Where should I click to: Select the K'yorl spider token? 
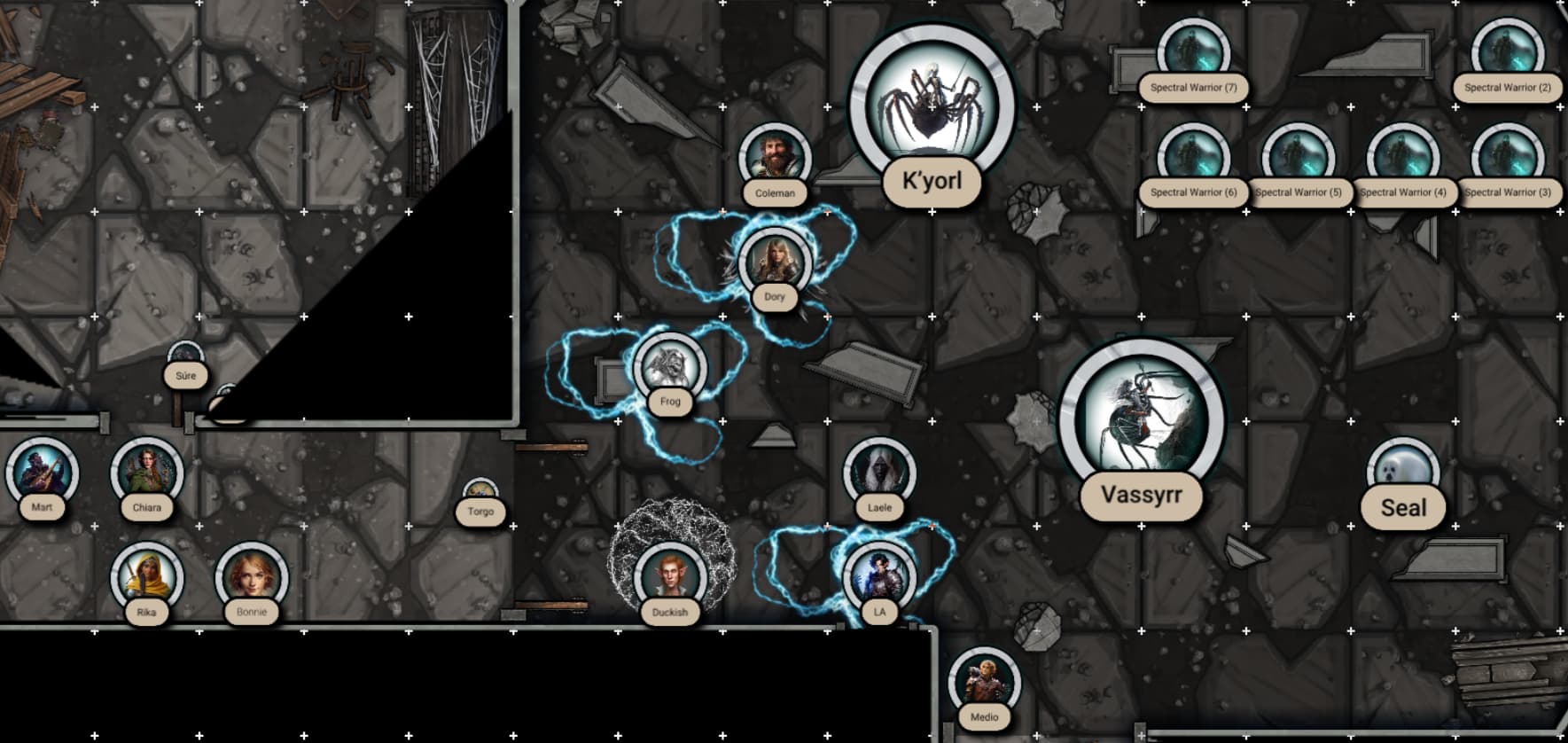tap(931, 105)
